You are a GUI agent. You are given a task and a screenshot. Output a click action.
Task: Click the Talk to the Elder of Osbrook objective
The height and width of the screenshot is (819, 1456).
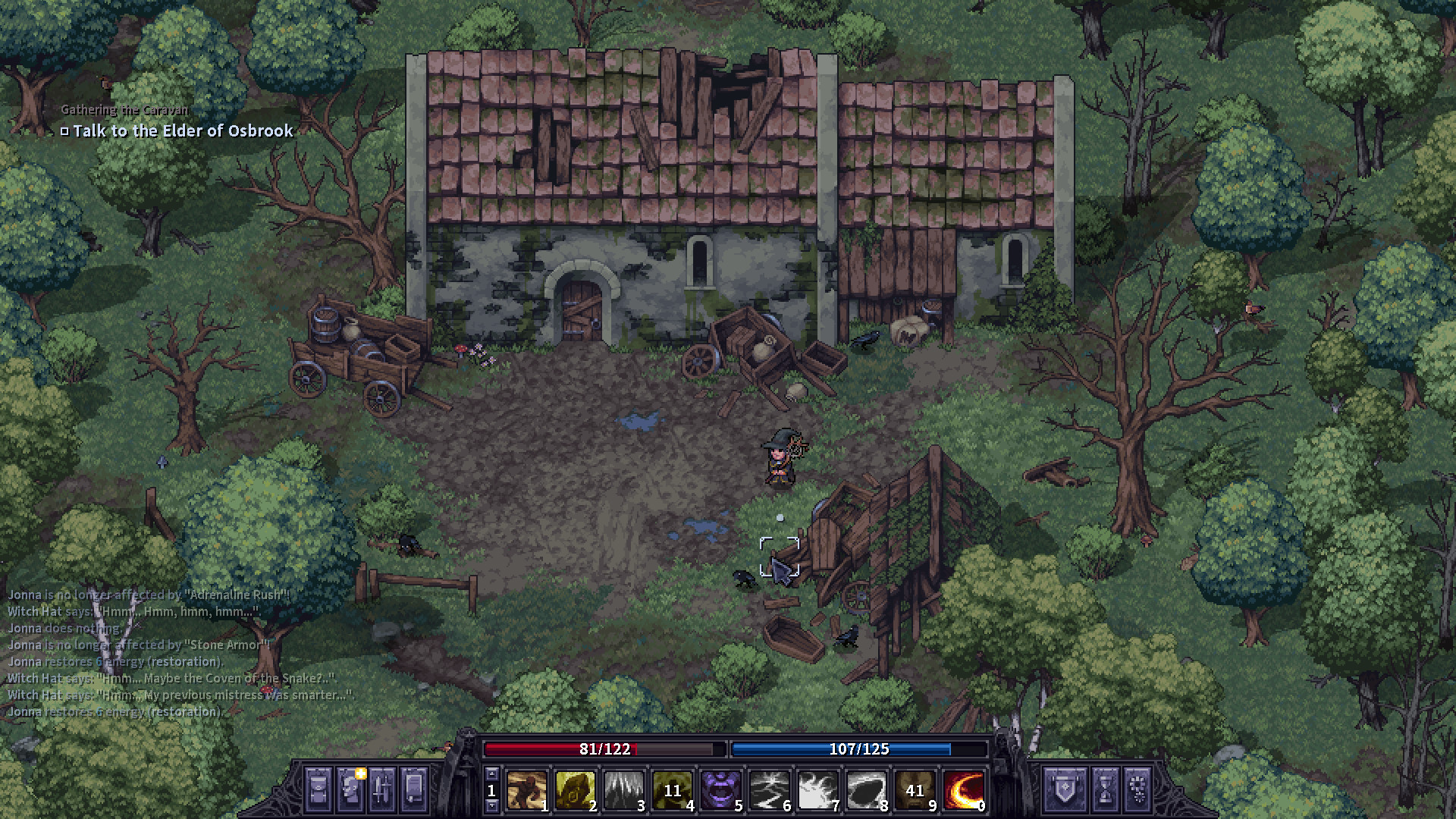coord(182,131)
